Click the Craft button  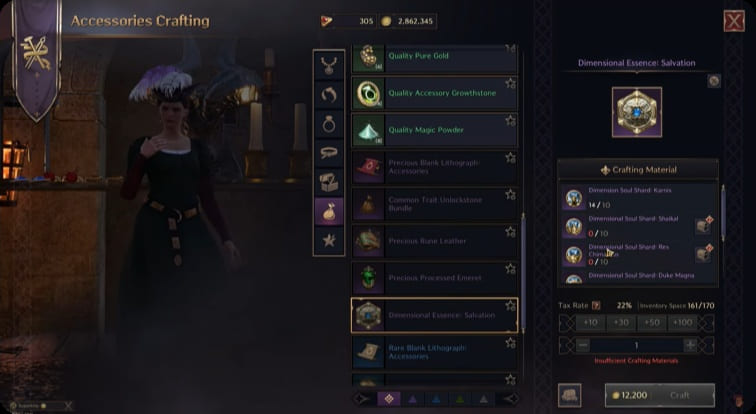click(679, 395)
